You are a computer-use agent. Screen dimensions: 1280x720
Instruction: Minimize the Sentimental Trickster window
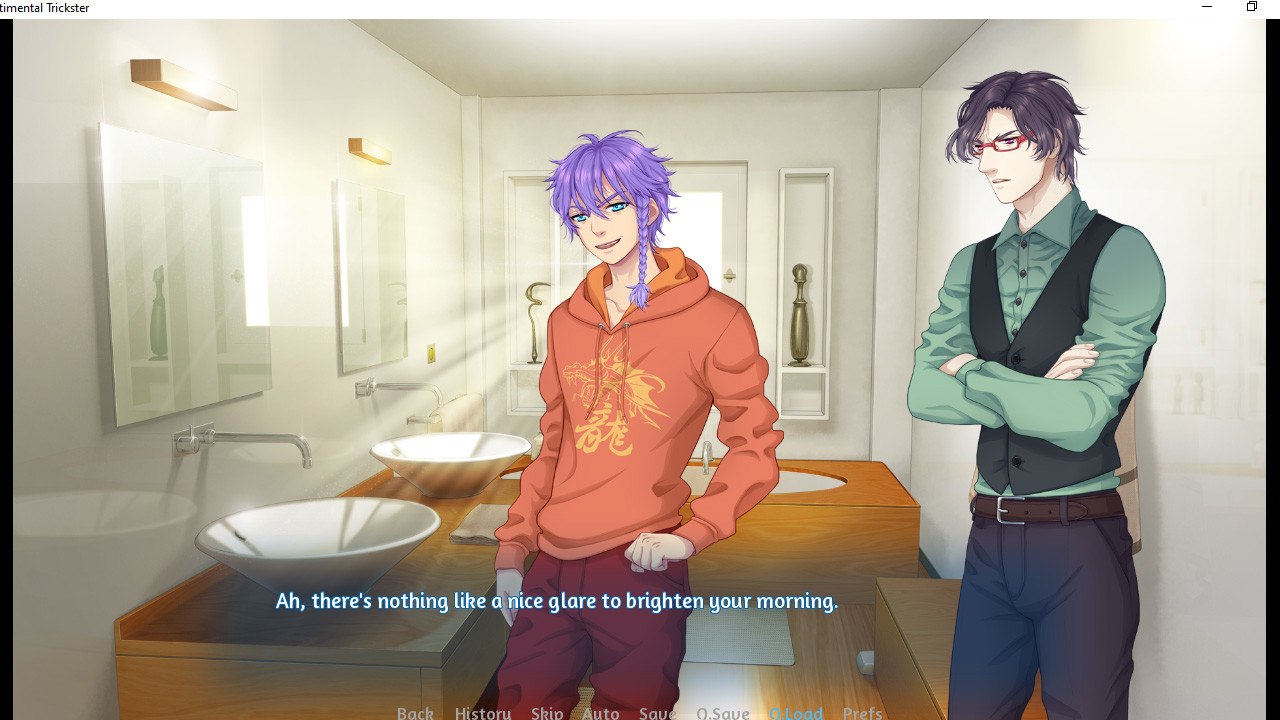[1206, 7]
